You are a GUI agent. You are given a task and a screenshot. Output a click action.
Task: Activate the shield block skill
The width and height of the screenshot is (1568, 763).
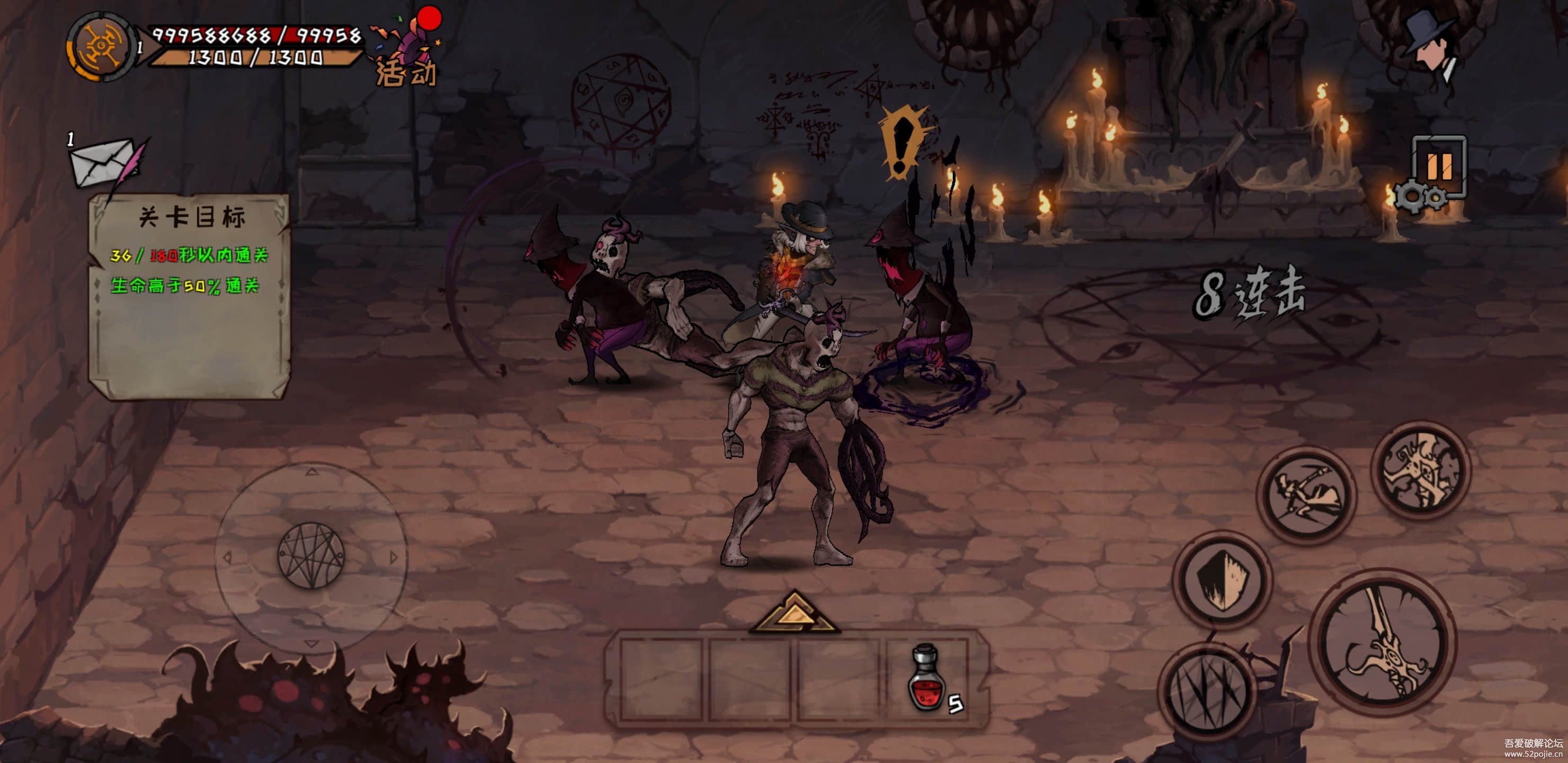click(1222, 579)
